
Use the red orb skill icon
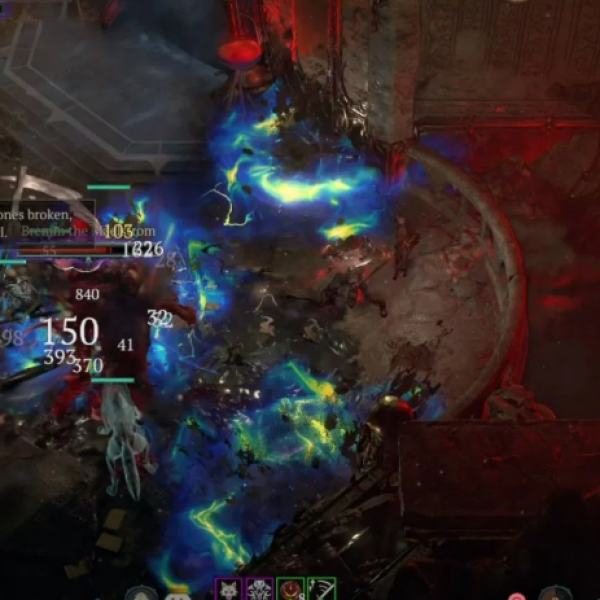pyautogui.click(x=291, y=590)
